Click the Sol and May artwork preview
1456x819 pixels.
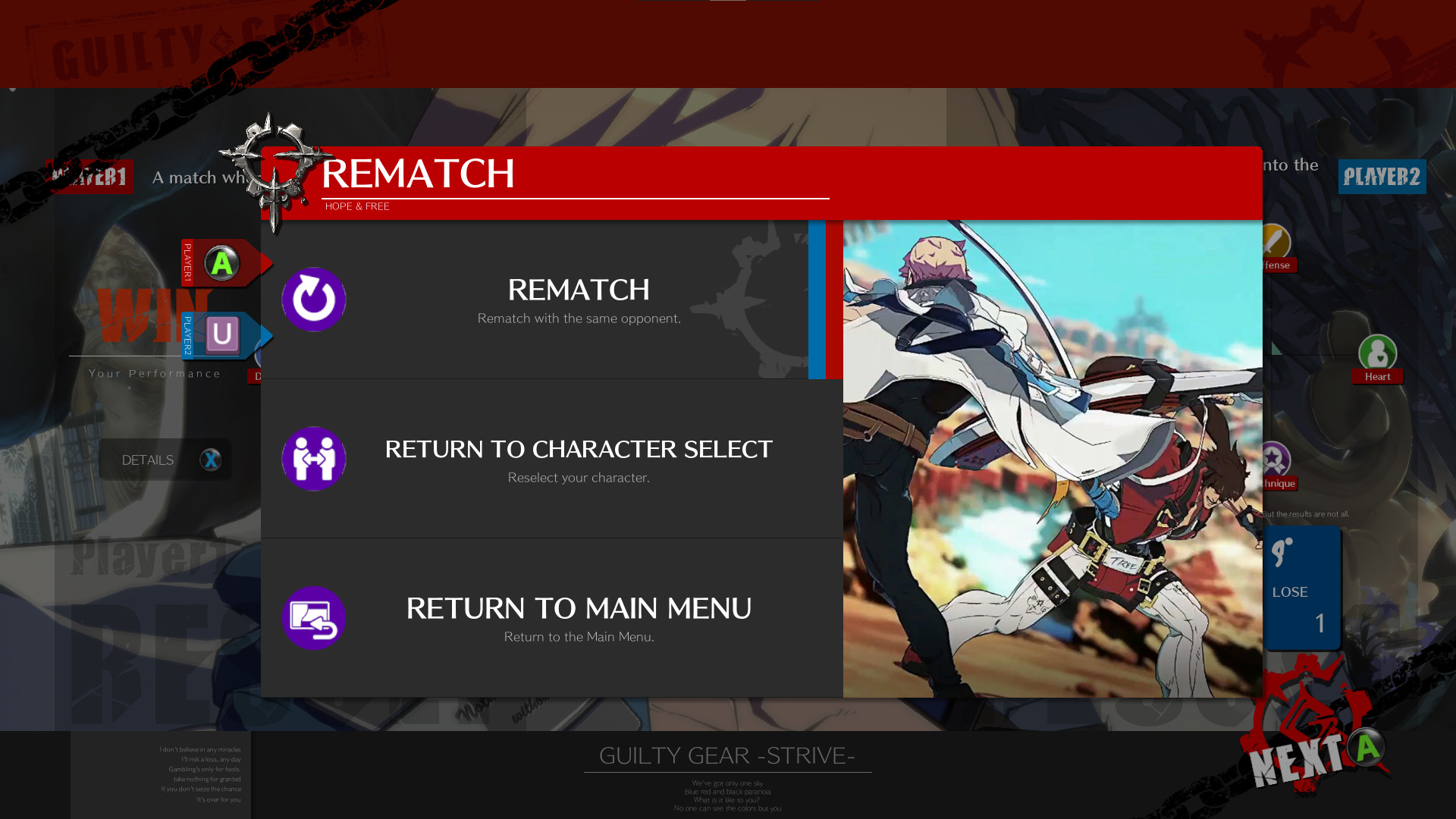(x=1051, y=459)
